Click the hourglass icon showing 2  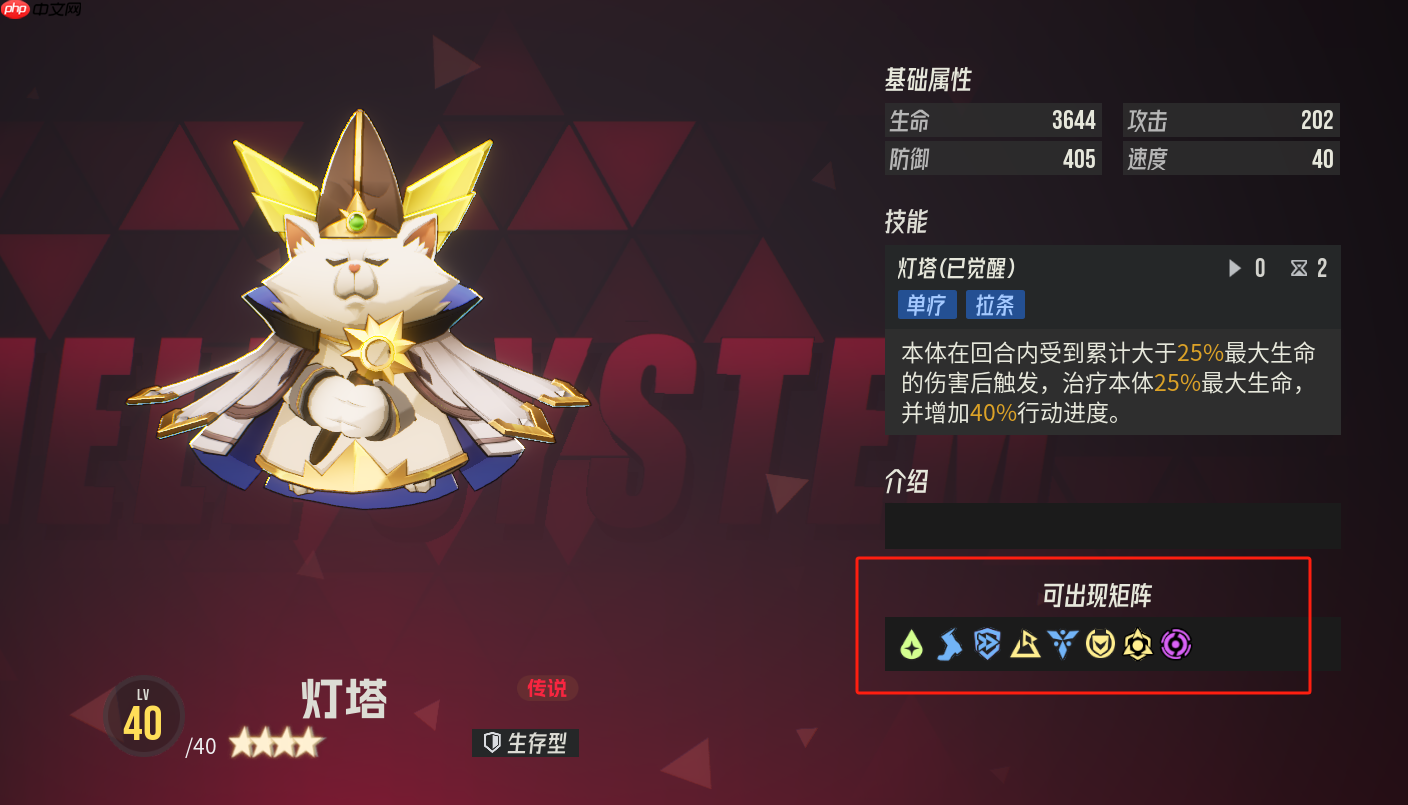point(1298,267)
